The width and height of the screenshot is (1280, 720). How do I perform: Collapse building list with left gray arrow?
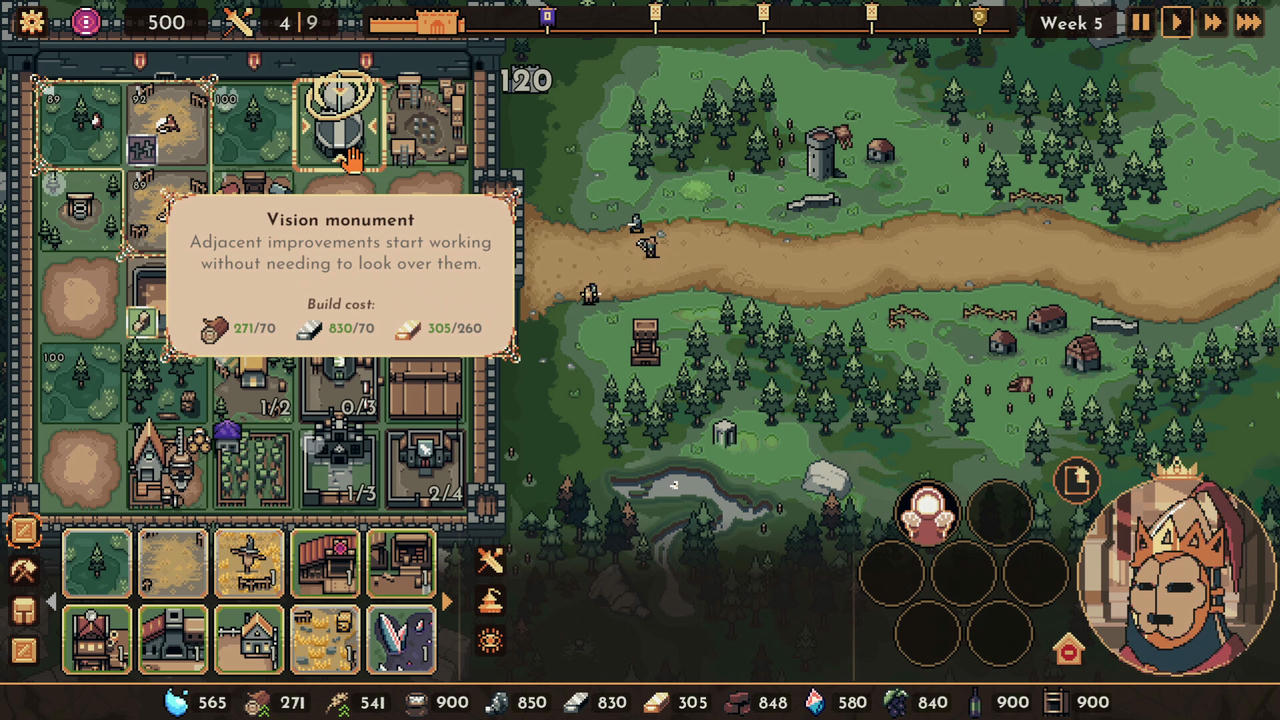click(x=52, y=601)
